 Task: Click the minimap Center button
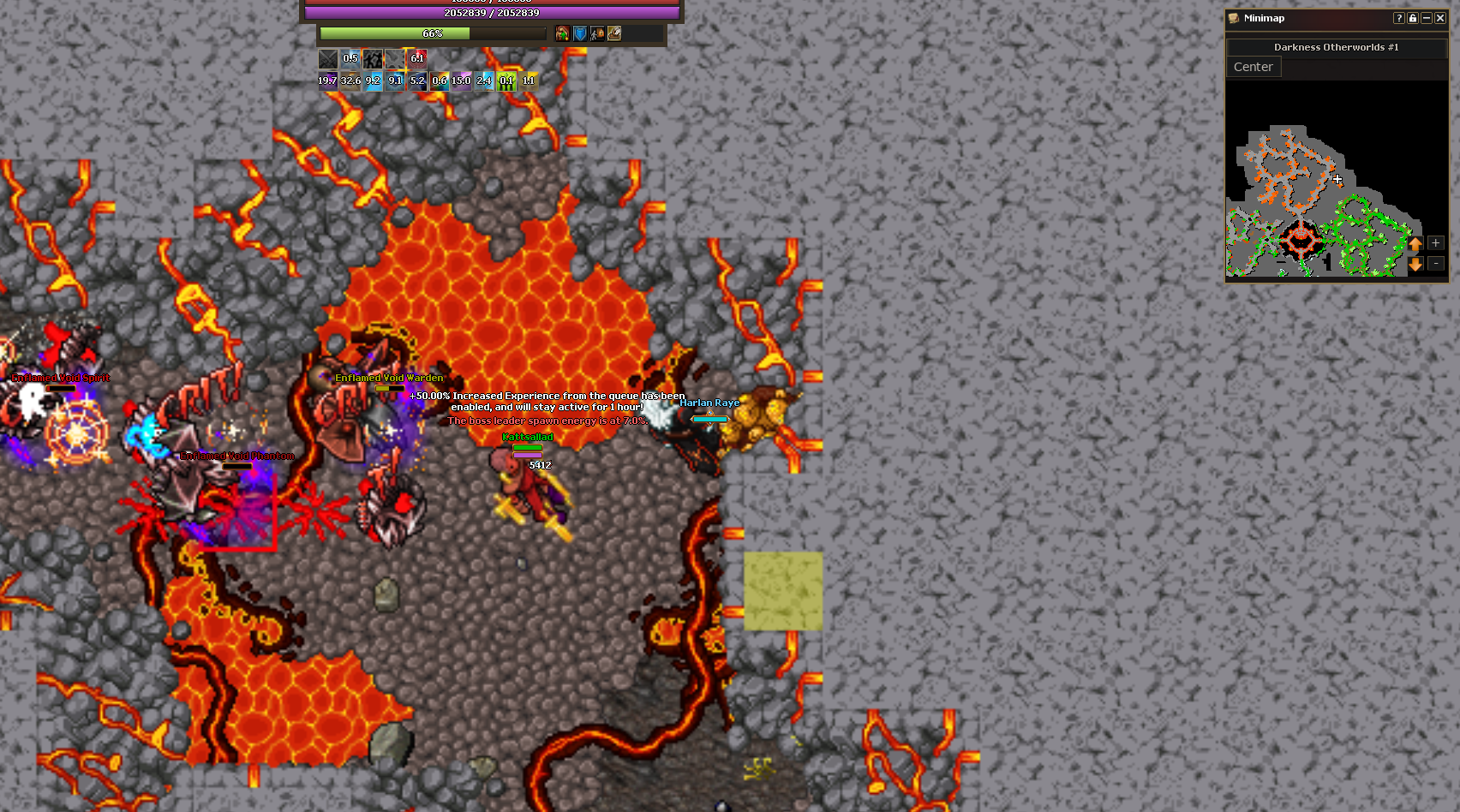pyautogui.click(x=1254, y=67)
